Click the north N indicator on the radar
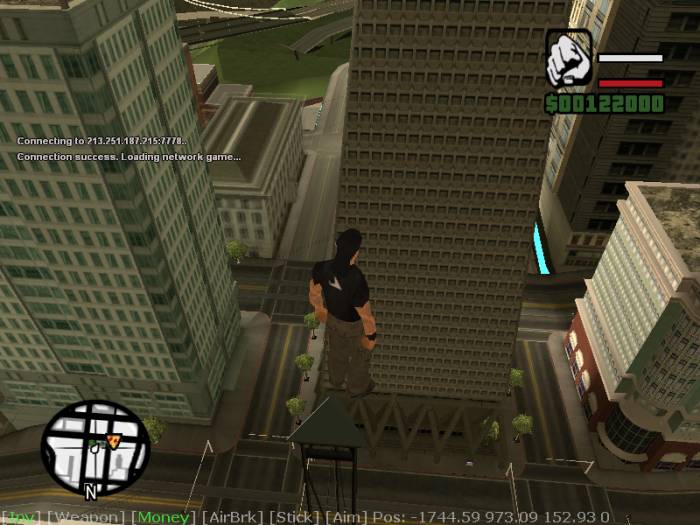The image size is (700, 525). [x=90, y=492]
